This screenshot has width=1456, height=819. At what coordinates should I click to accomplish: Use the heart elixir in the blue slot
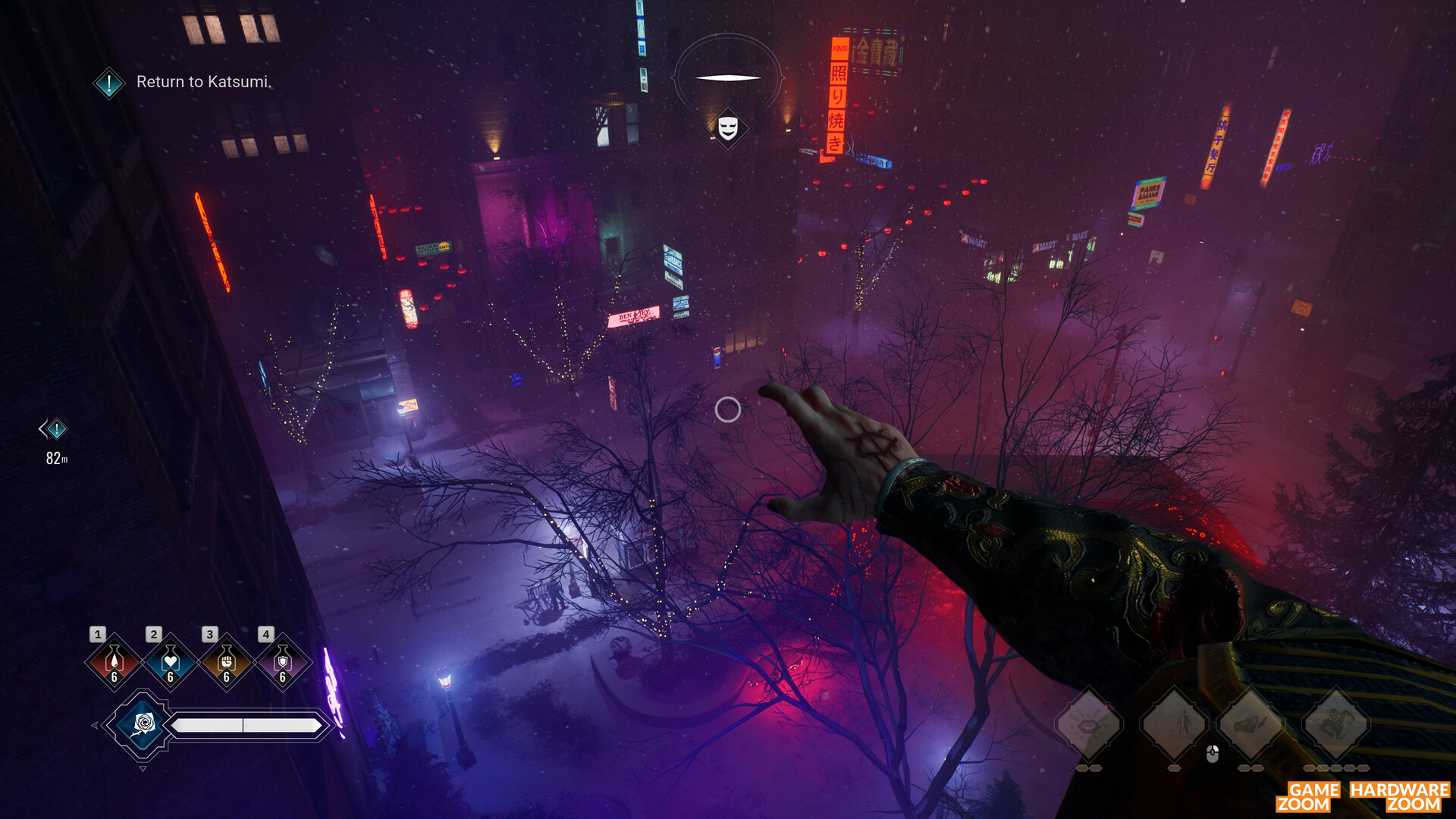tap(170, 663)
